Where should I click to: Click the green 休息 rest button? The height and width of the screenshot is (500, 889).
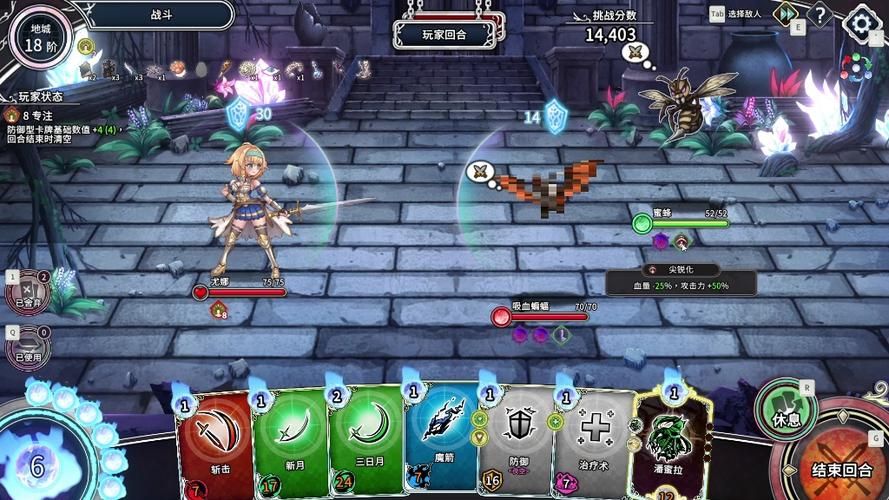(786, 410)
